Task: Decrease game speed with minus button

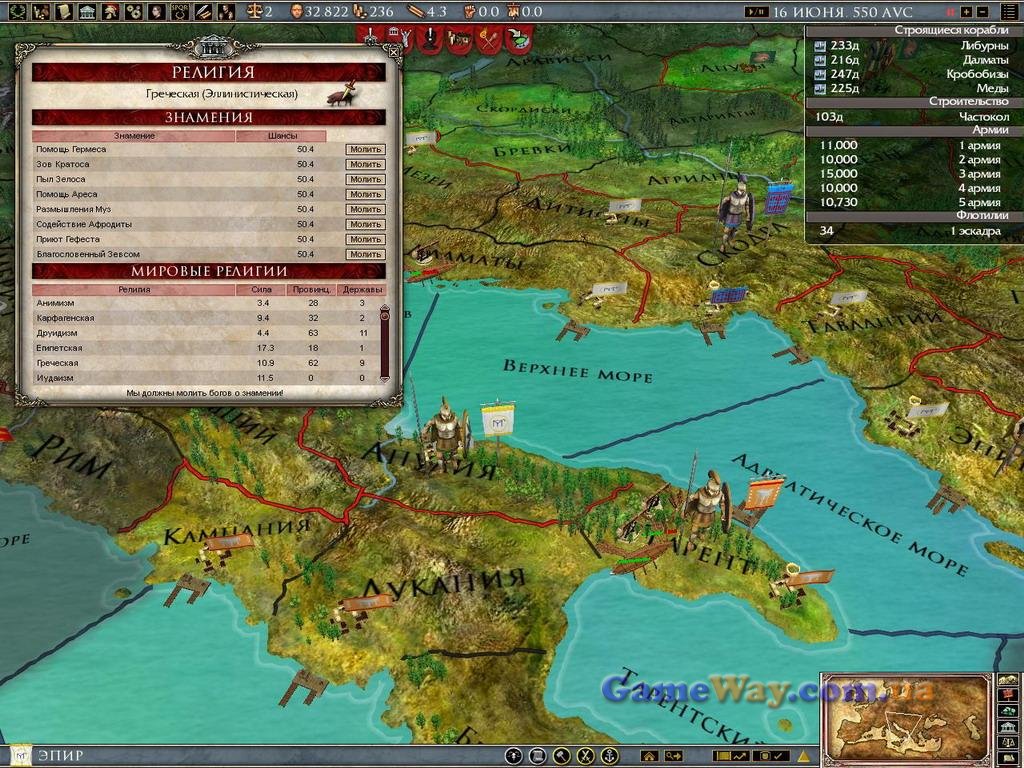Action: tap(983, 12)
